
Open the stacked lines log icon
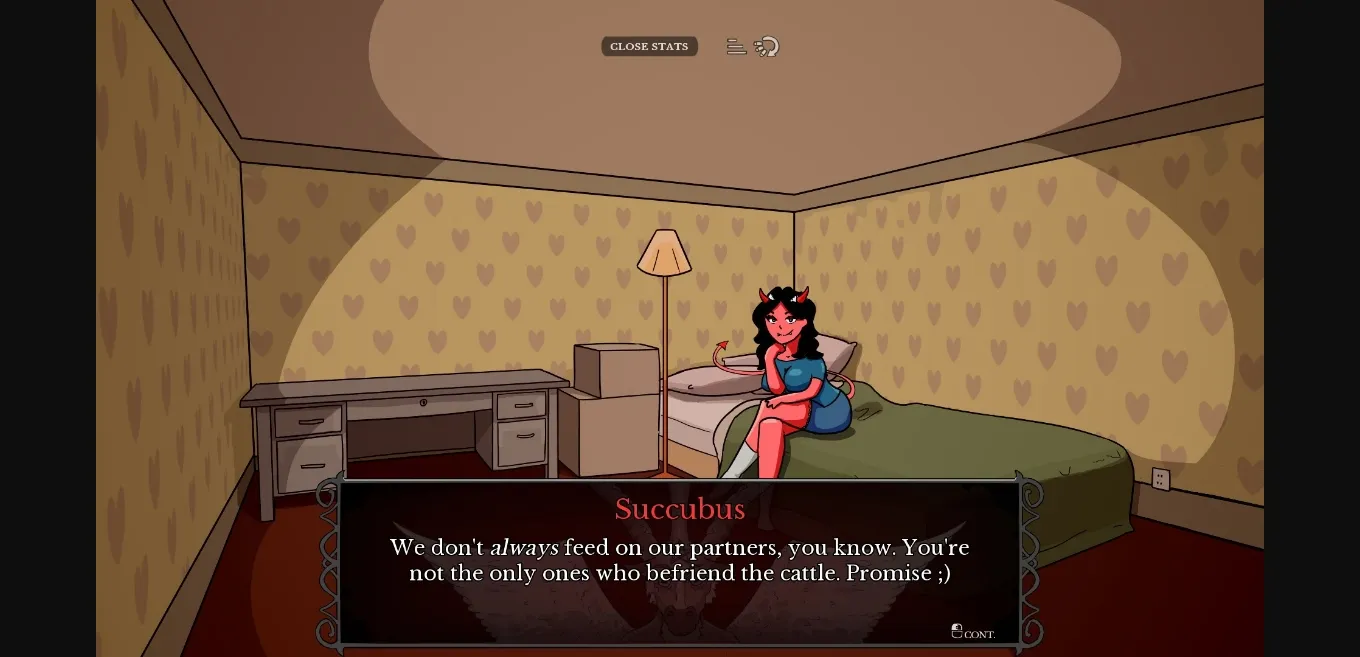[736, 47]
